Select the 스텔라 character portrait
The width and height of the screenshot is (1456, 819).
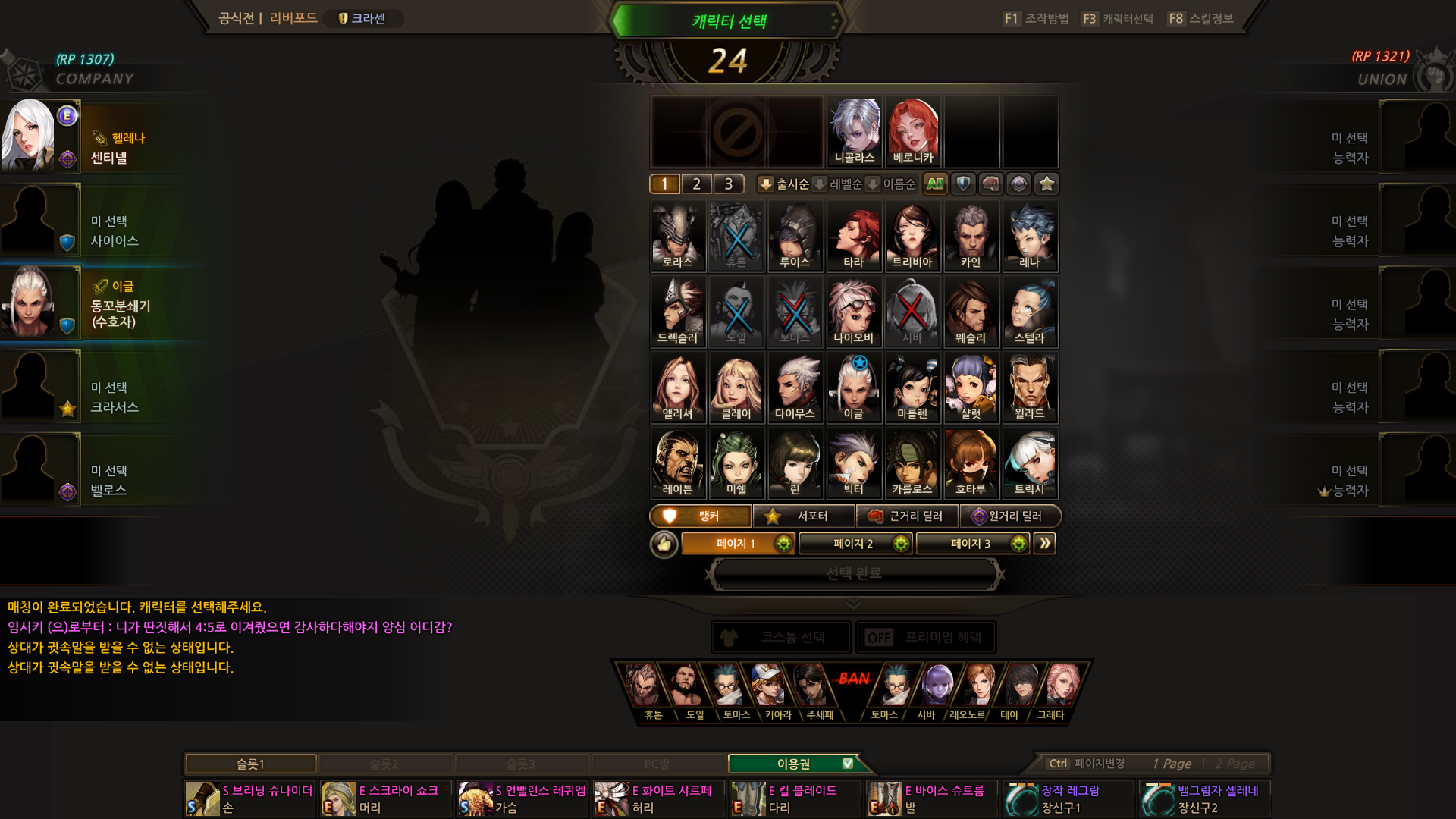(x=1030, y=312)
